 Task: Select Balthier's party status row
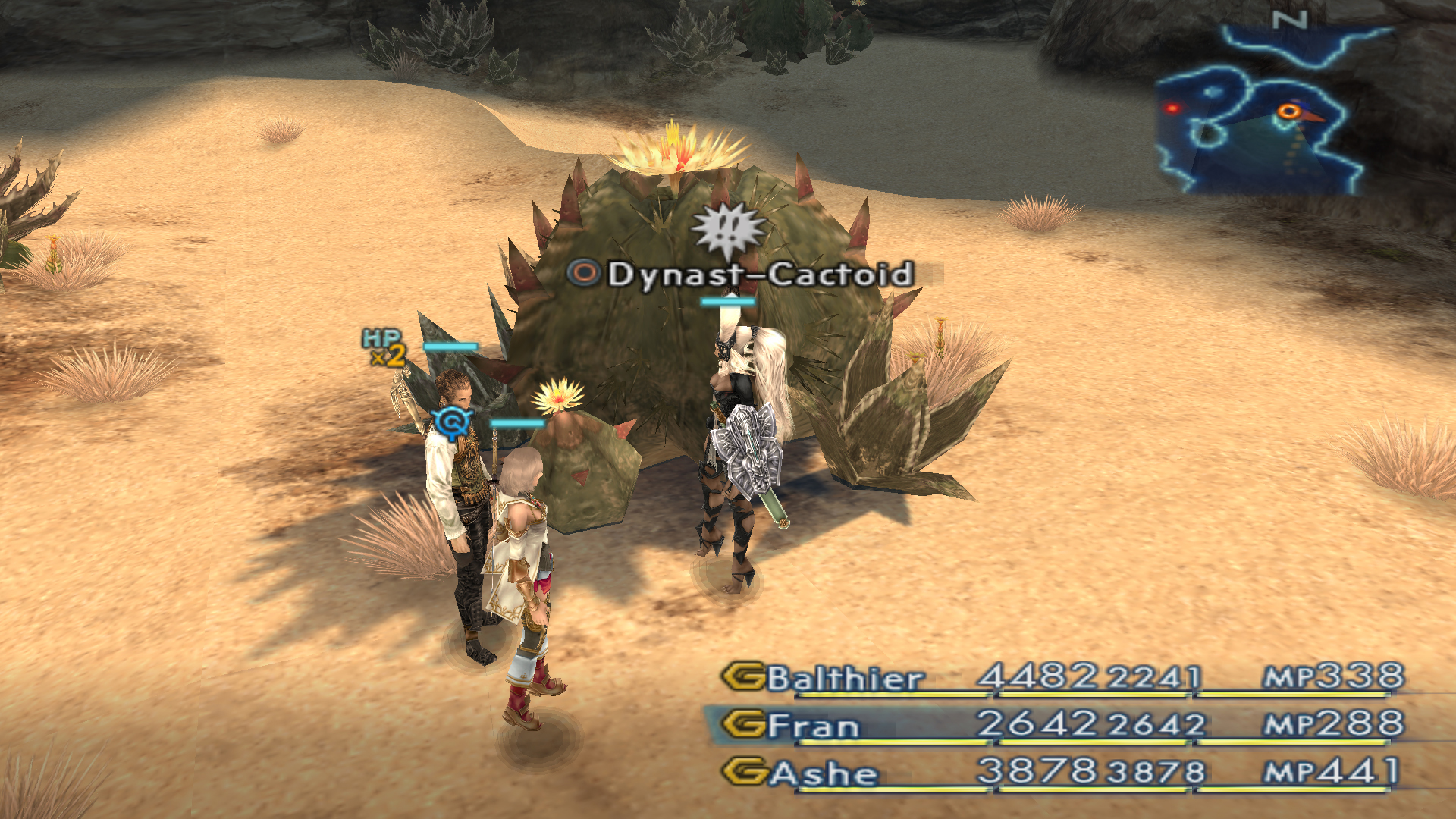point(1062,677)
